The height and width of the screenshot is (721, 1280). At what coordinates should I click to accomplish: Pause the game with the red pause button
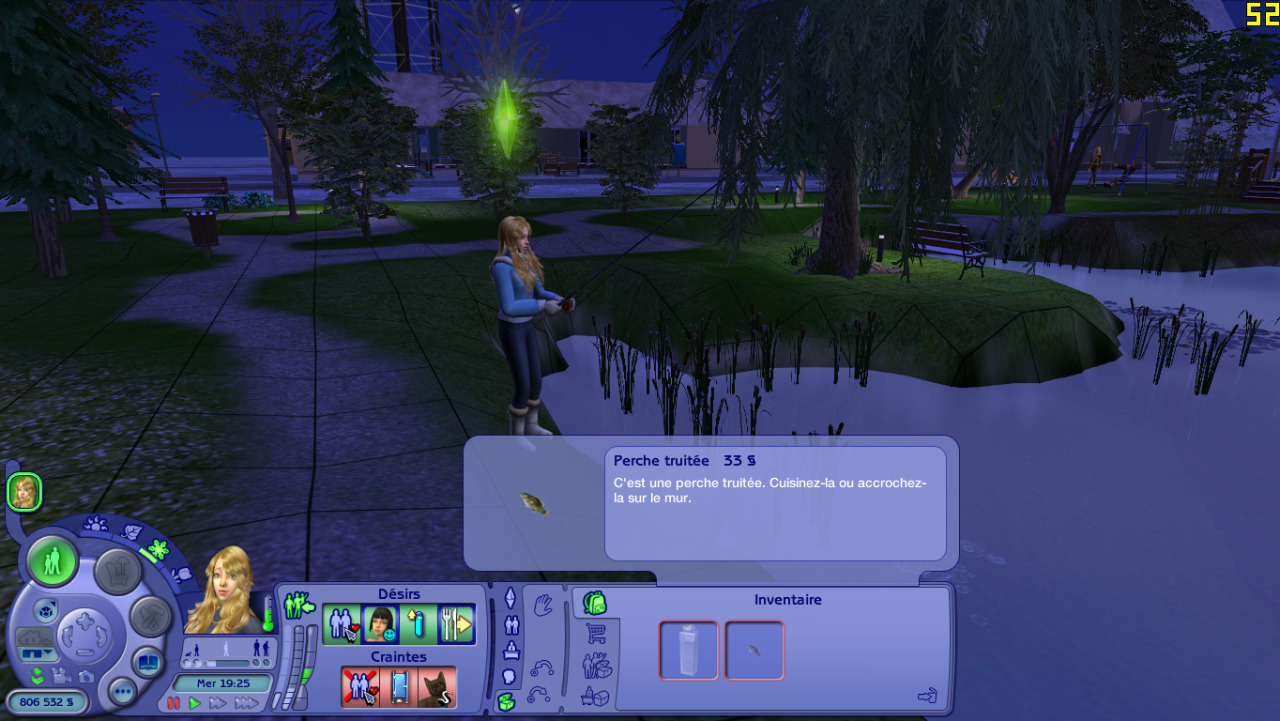tap(174, 703)
